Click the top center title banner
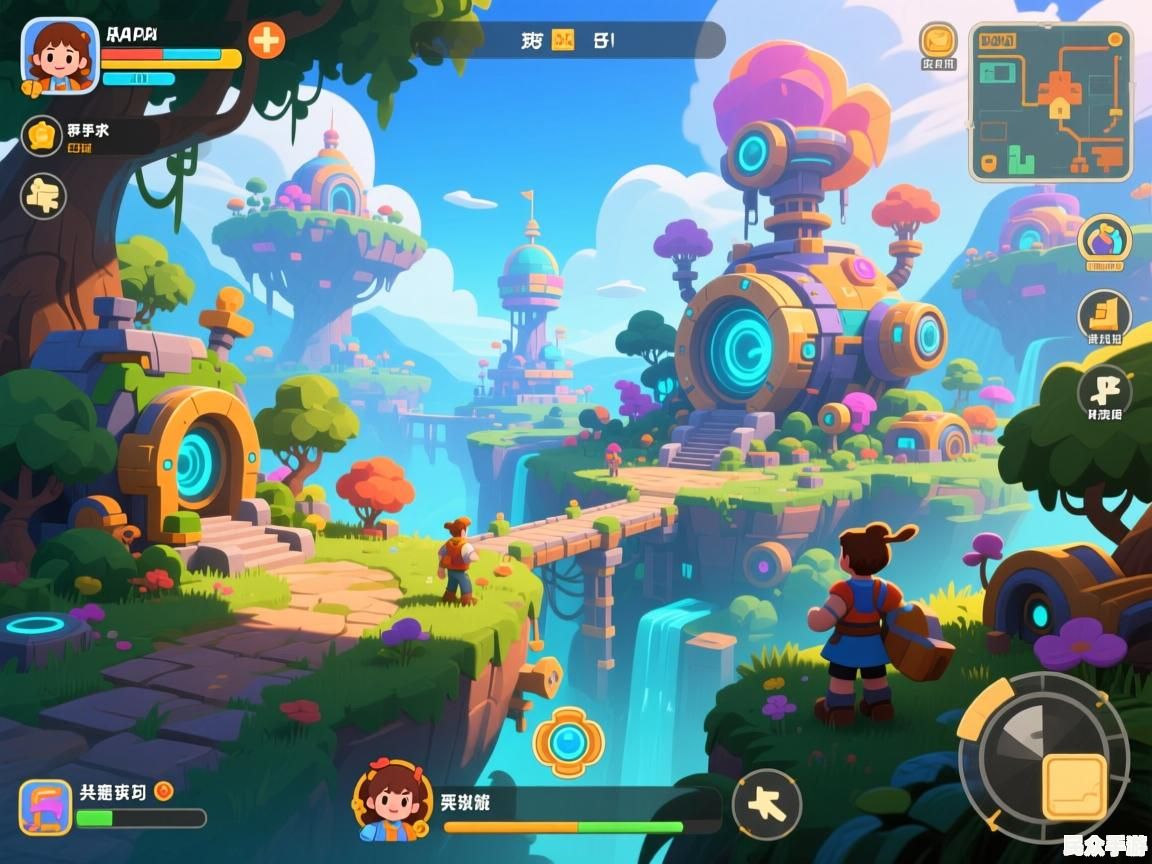This screenshot has width=1152, height=864. click(x=568, y=41)
